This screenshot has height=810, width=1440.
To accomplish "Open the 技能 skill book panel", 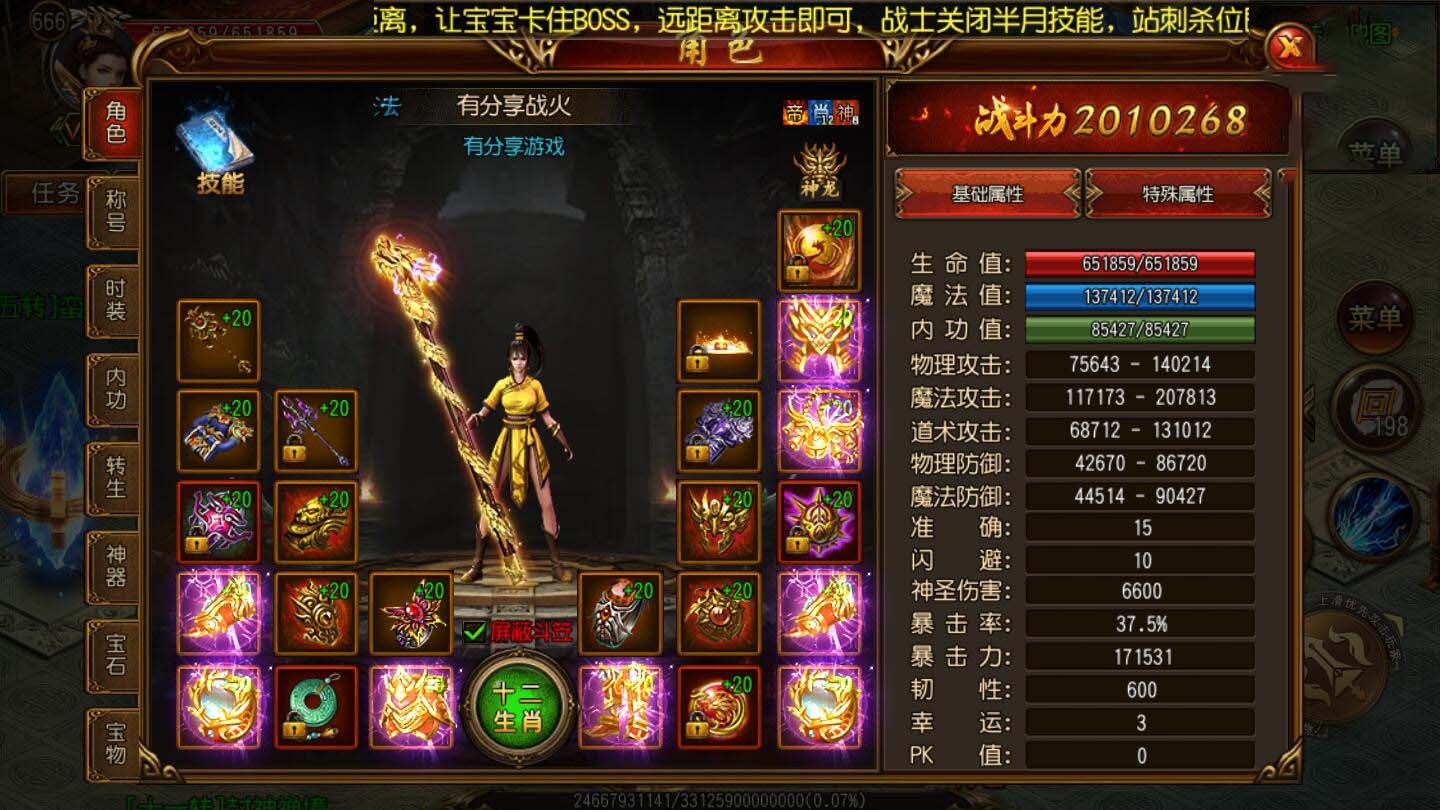I will (213, 140).
